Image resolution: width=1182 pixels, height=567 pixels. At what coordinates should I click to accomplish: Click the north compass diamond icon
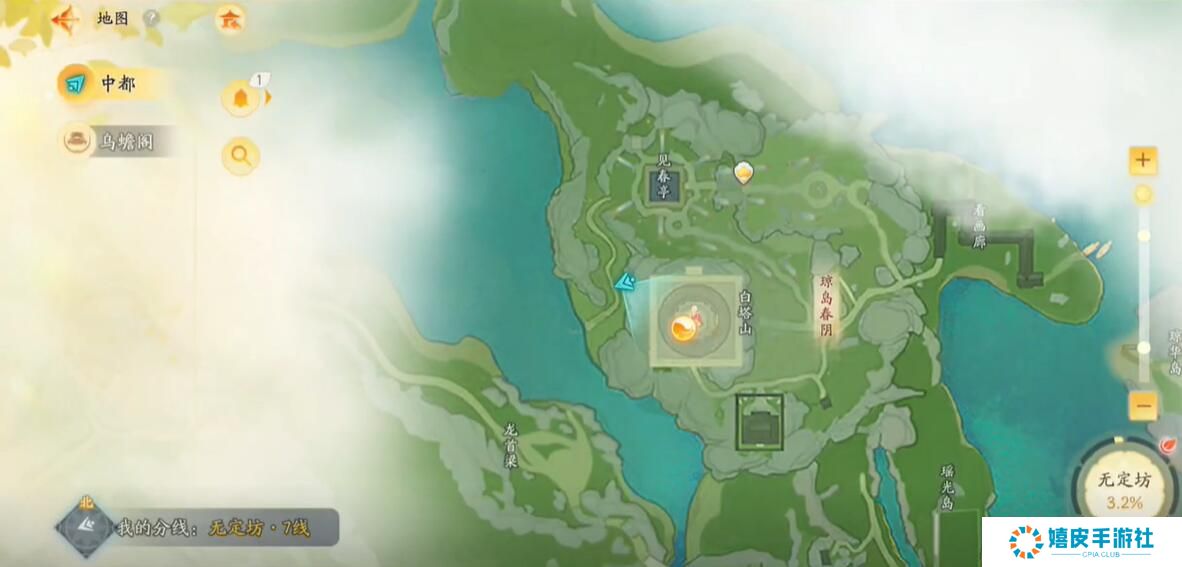86,526
